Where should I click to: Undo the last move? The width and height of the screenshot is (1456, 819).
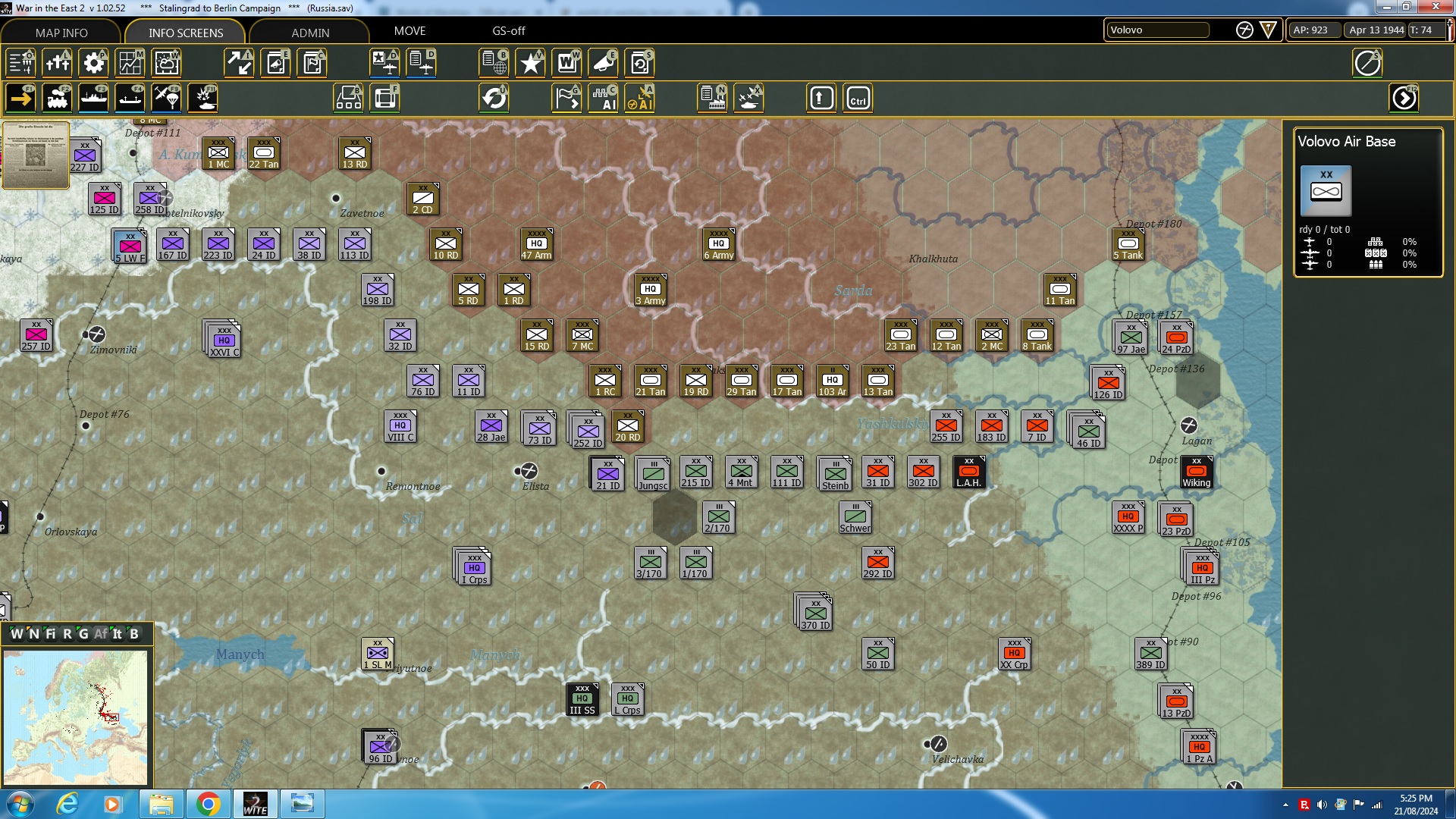pyautogui.click(x=495, y=98)
